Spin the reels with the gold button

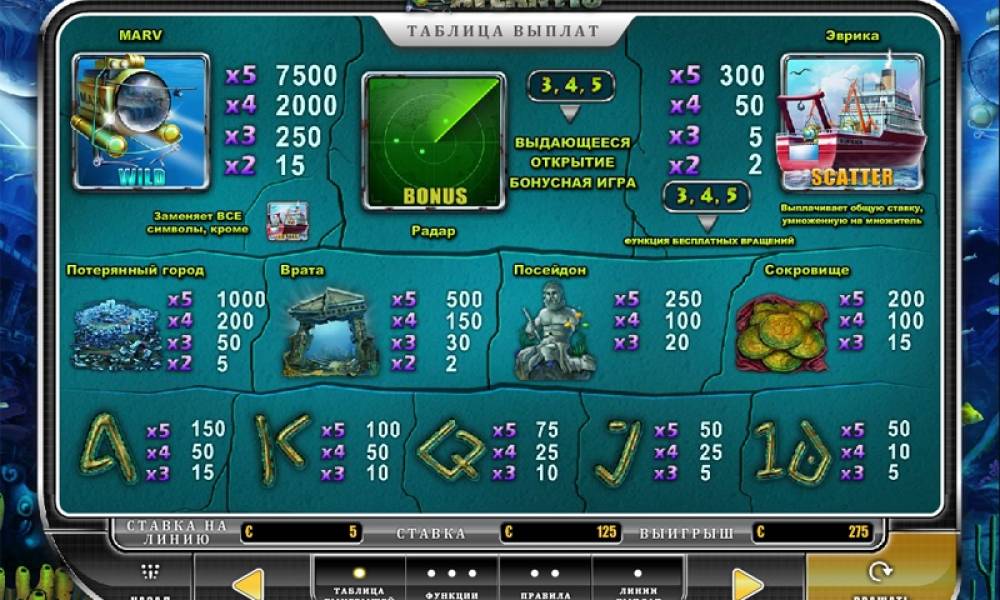click(880, 578)
